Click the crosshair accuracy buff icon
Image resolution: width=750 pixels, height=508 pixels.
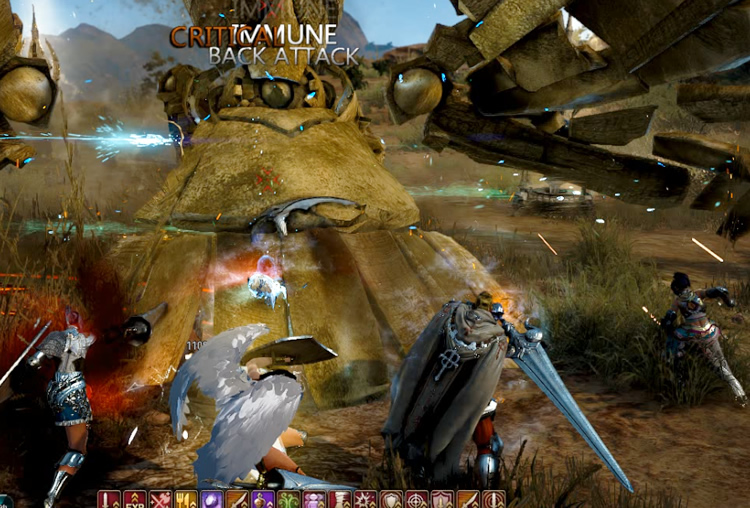pyautogui.click(x=416, y=499)
